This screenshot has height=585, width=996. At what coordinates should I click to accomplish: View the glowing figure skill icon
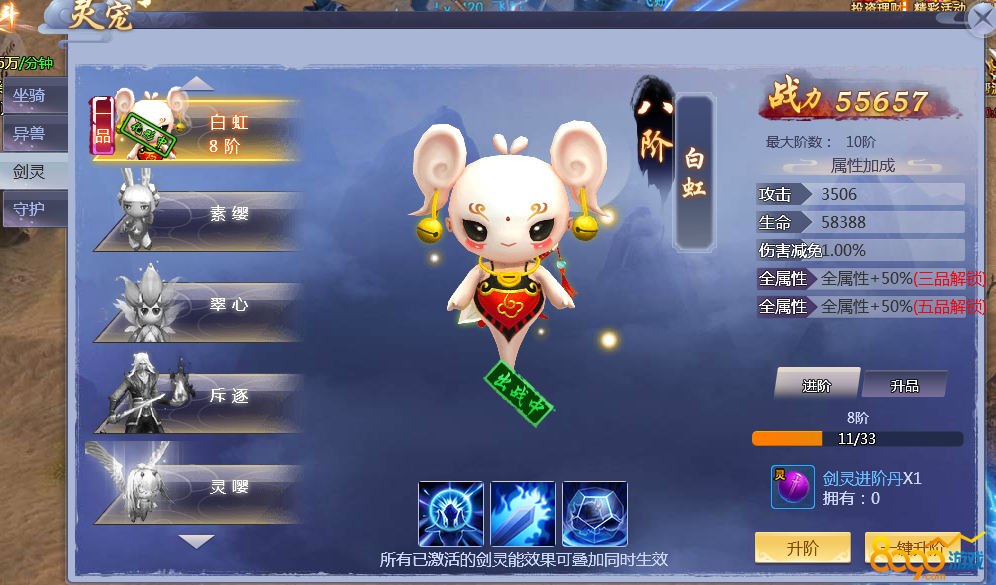[451, 514]
